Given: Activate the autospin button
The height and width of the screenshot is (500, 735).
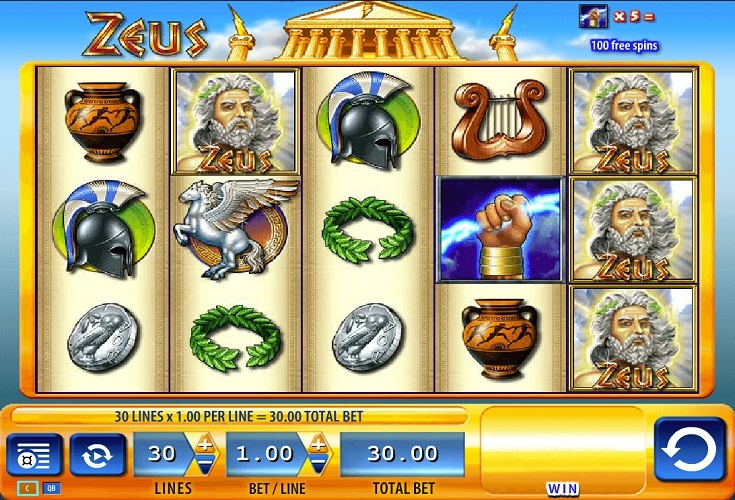Looking at the screenshot, I should (98, 455).
